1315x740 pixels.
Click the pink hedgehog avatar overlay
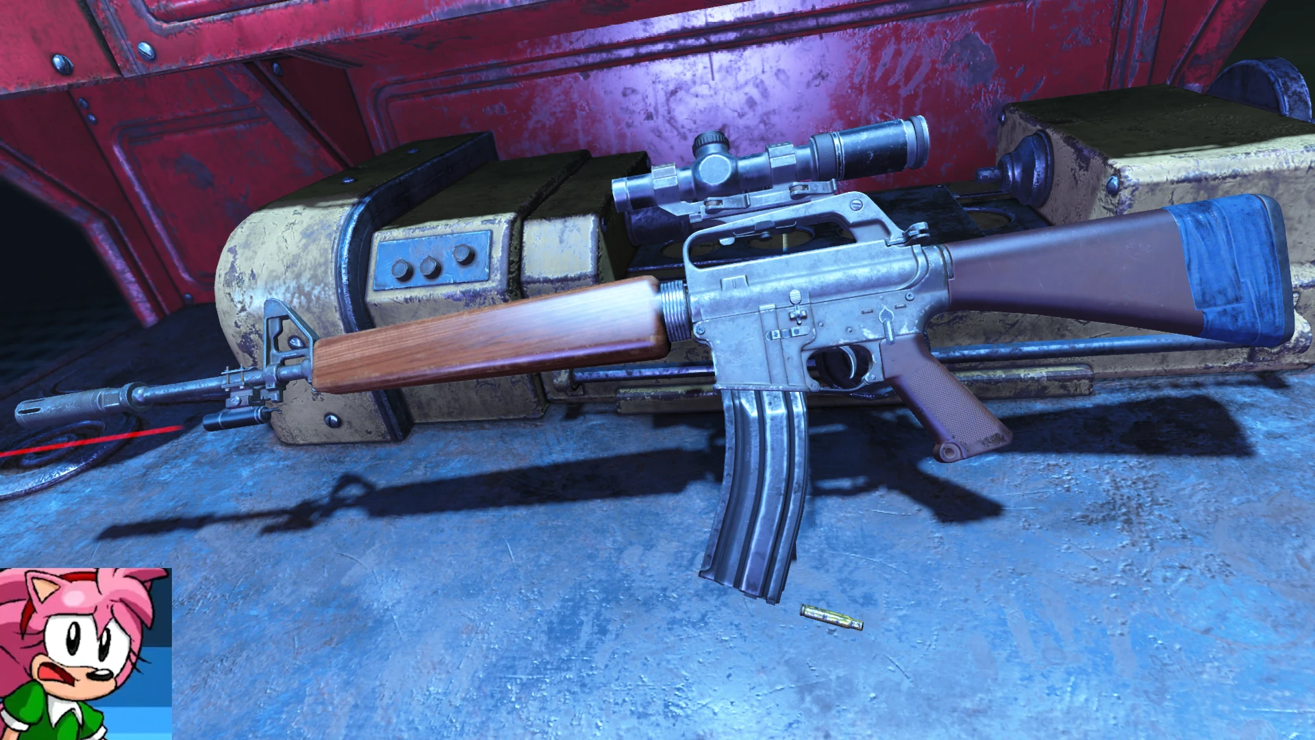(84, 654)
